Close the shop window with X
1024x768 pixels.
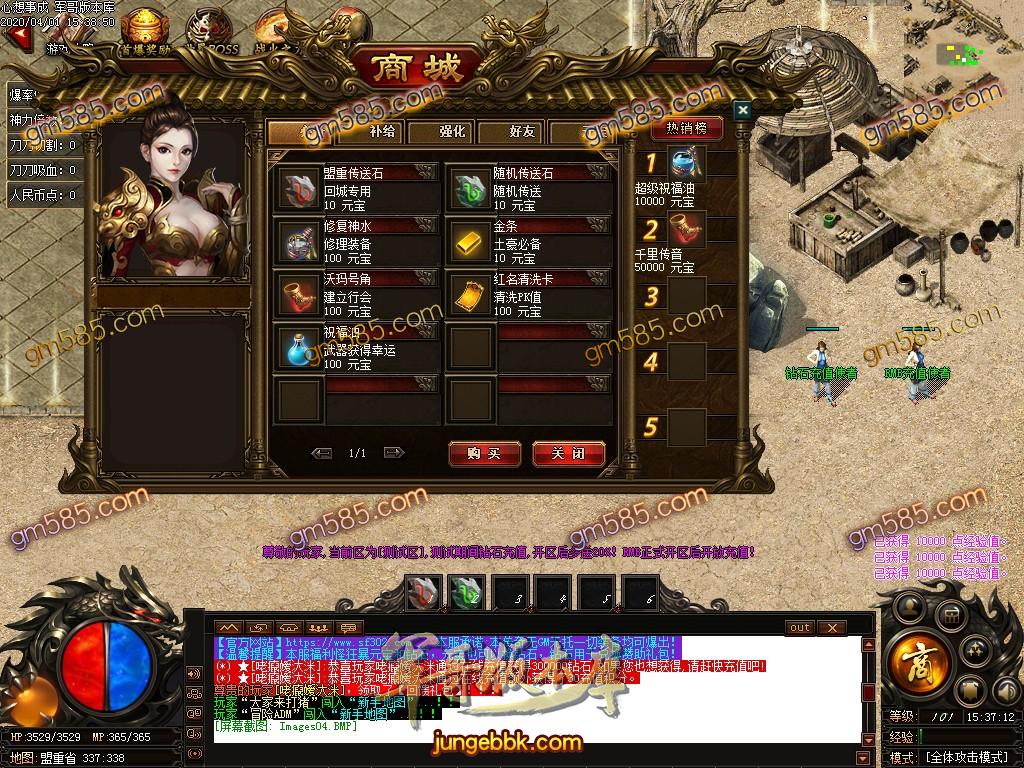tap(742, 110)
